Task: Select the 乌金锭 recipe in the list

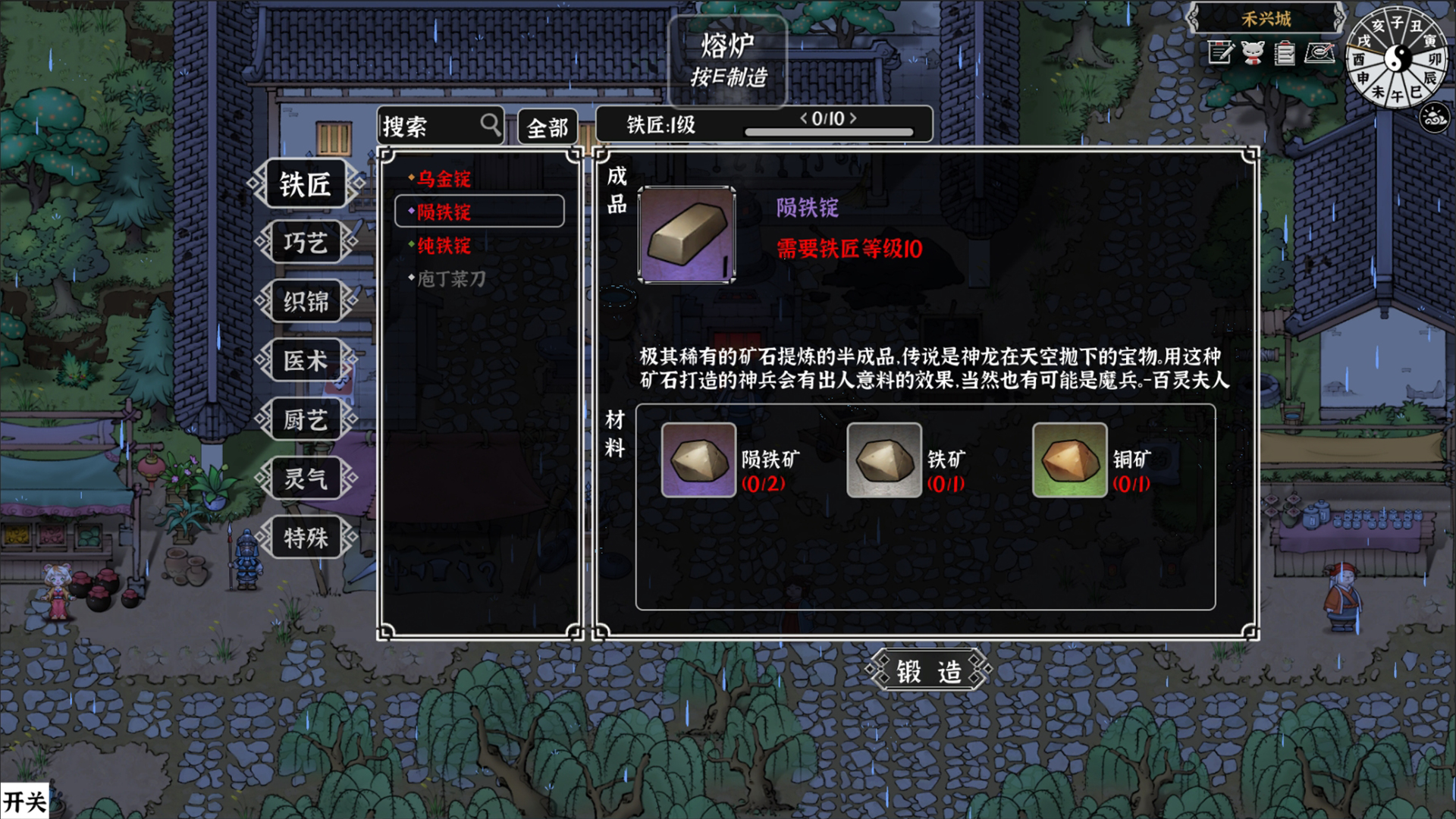Action: [442, 180]
